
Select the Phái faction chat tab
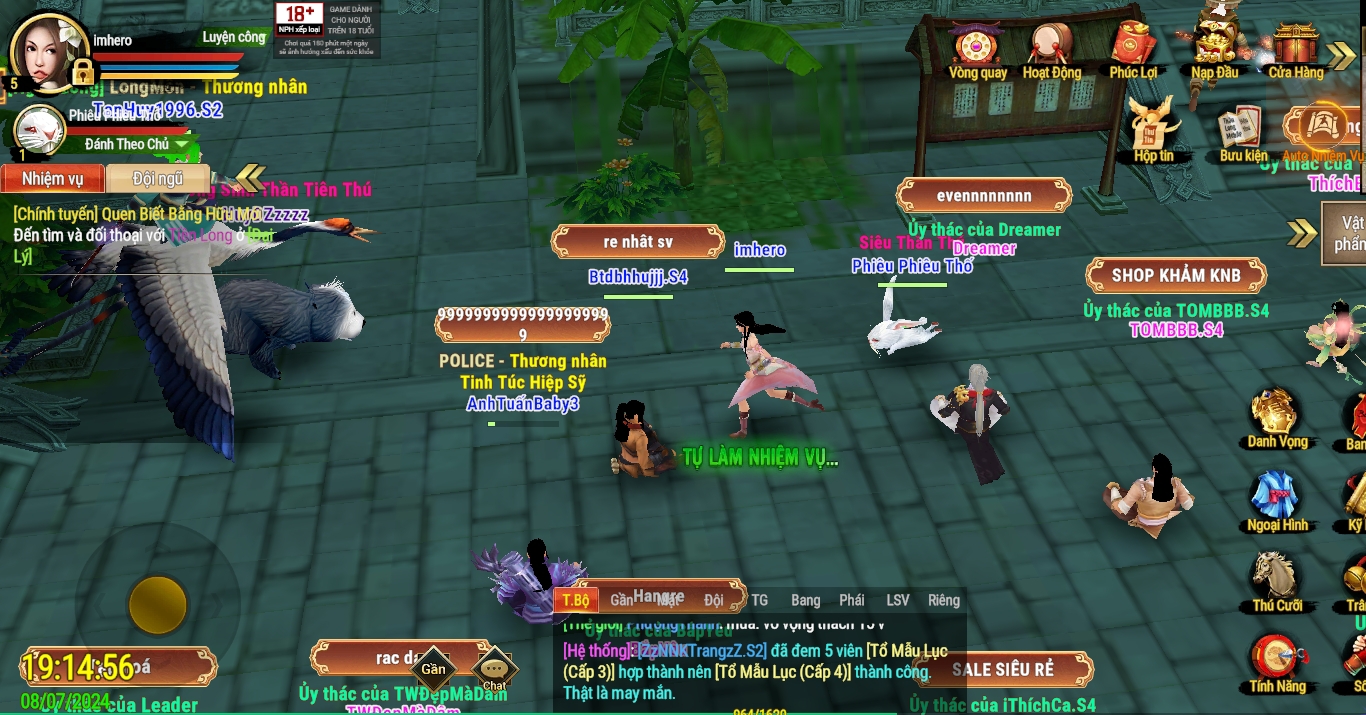coord(852,600)
